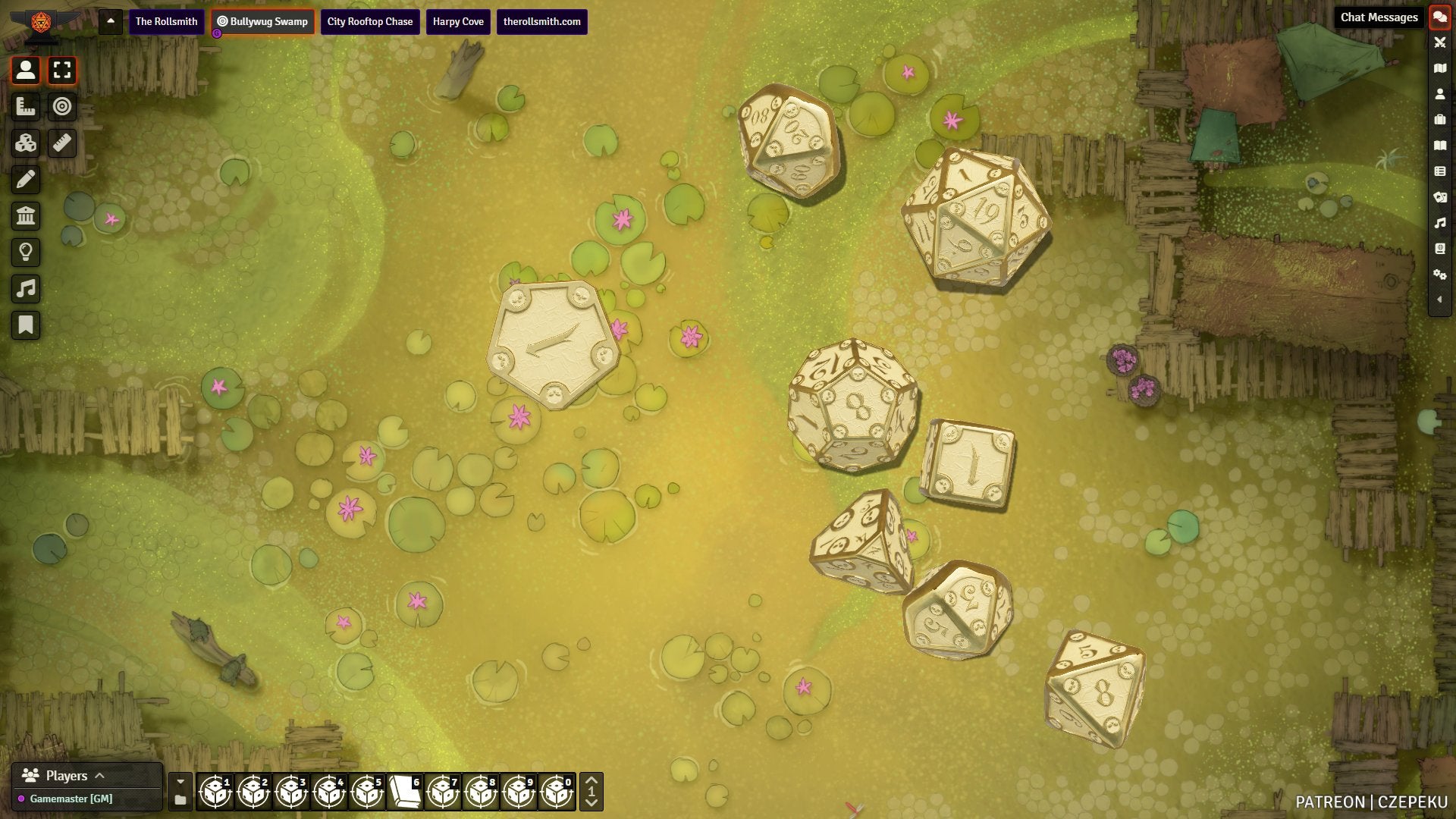1456x819 pixels.
Task: Choose the drawing pencil tool
Action: click(26, 180)
